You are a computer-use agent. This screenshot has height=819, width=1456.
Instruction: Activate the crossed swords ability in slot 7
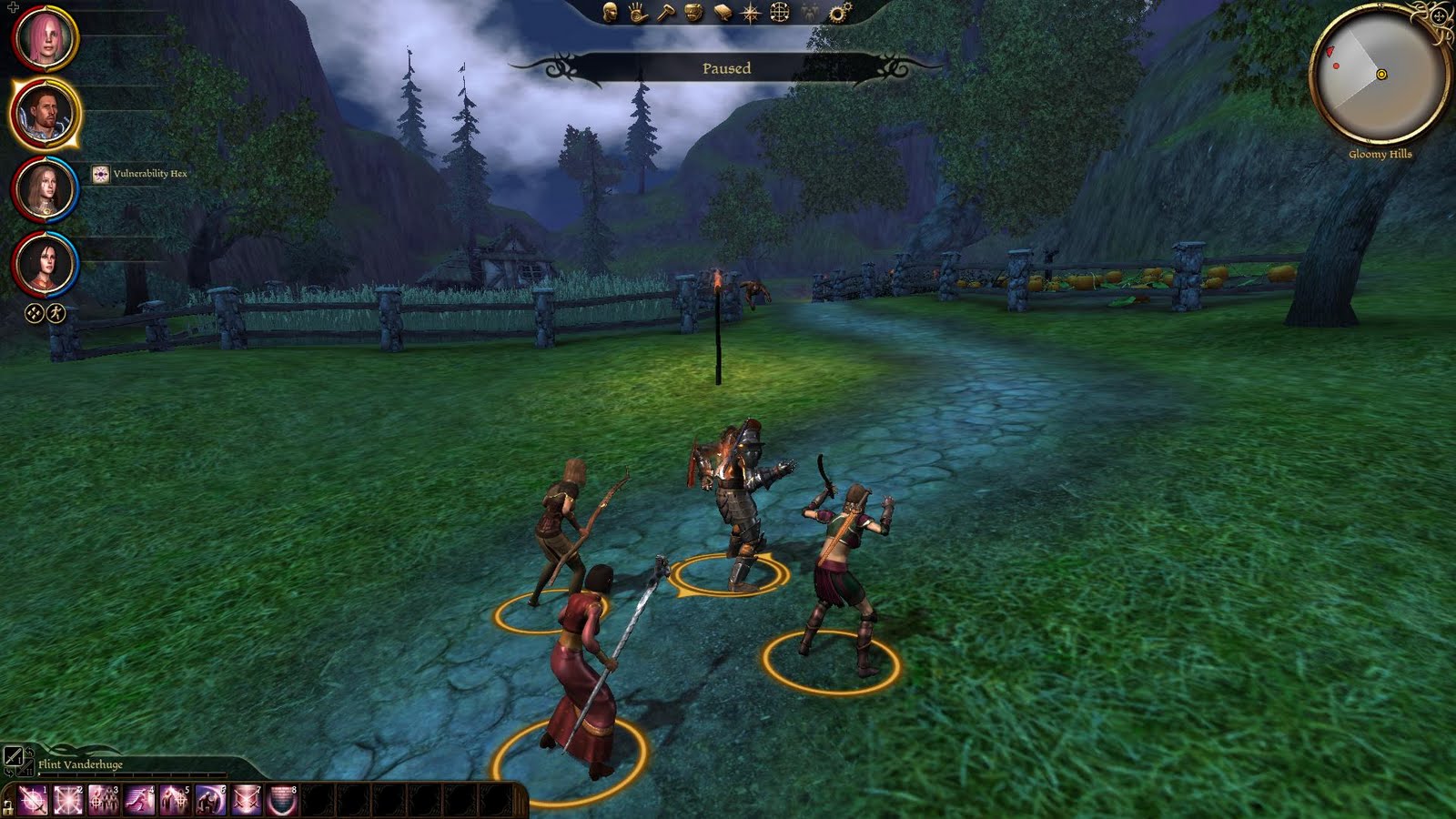[x=247, y=800]
